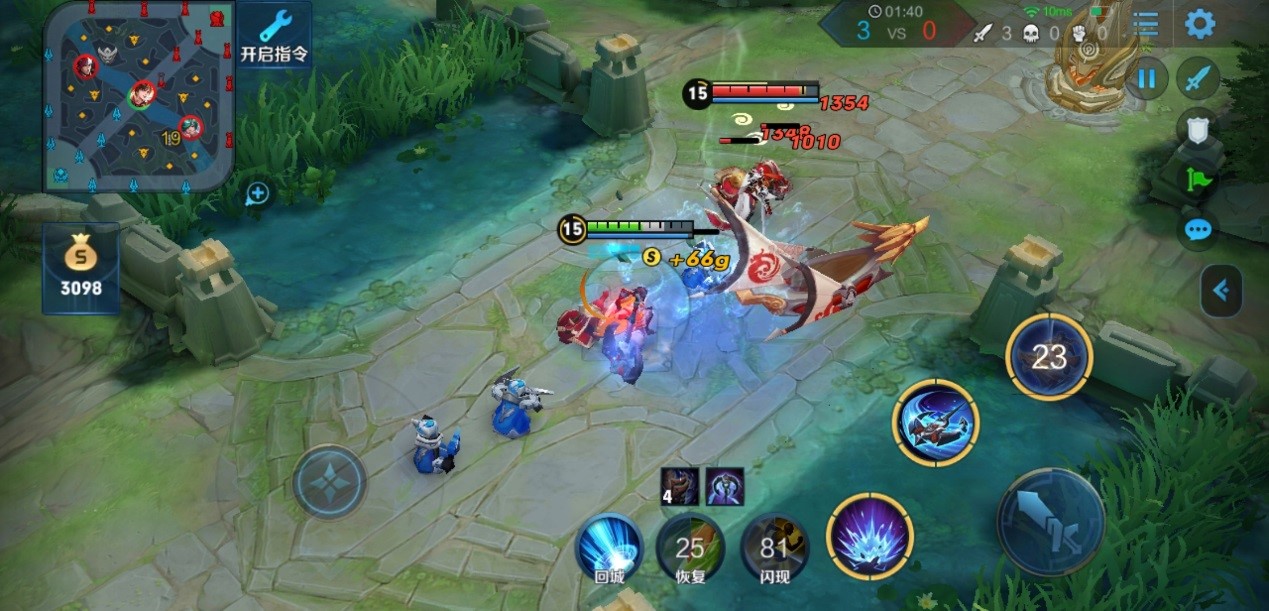Activate the 恢复 heal spell
The width and height of the screenshot is (1269, 611).
690,548
